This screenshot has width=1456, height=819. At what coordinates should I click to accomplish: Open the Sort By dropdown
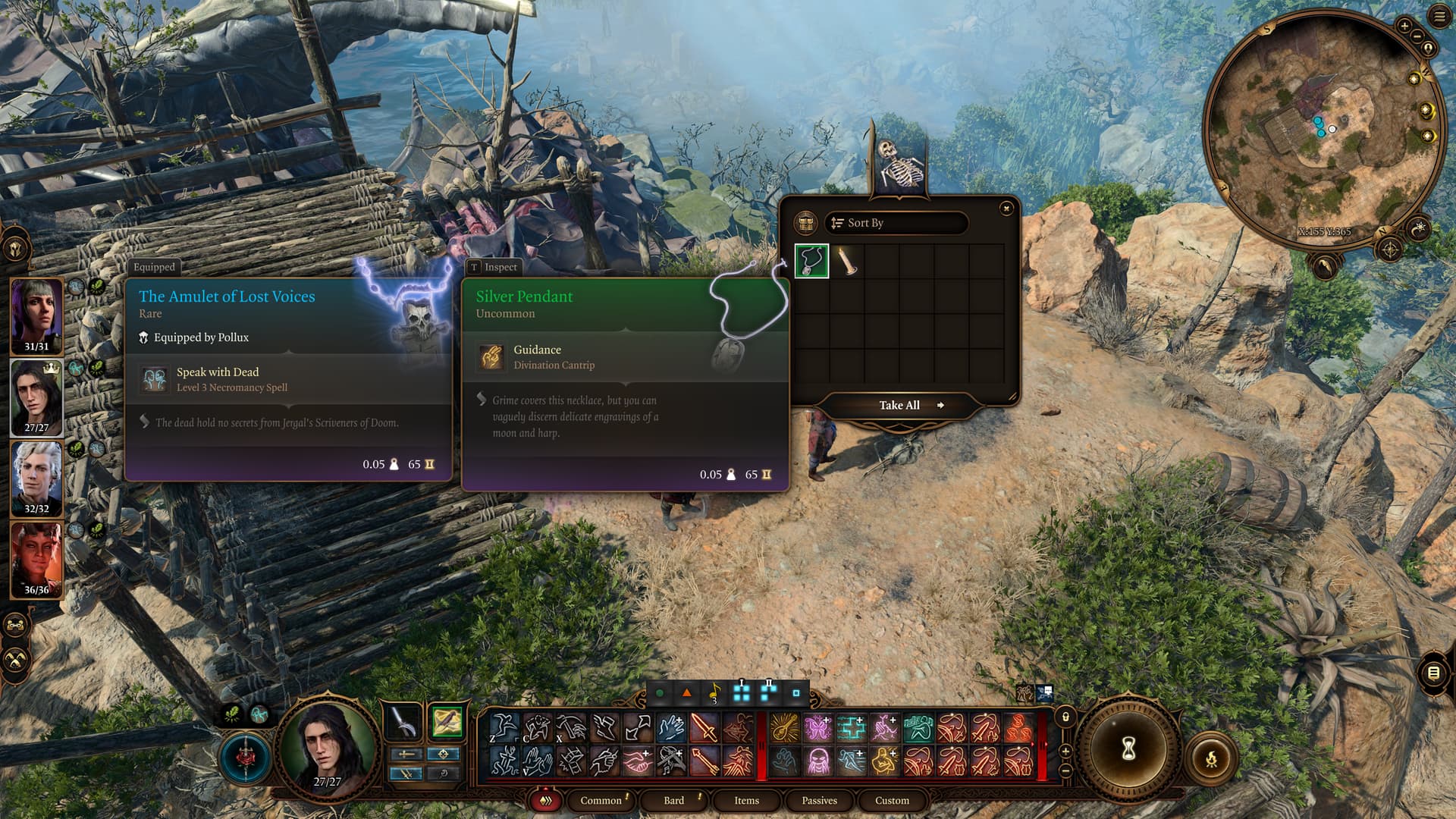[x=896, y=223]
